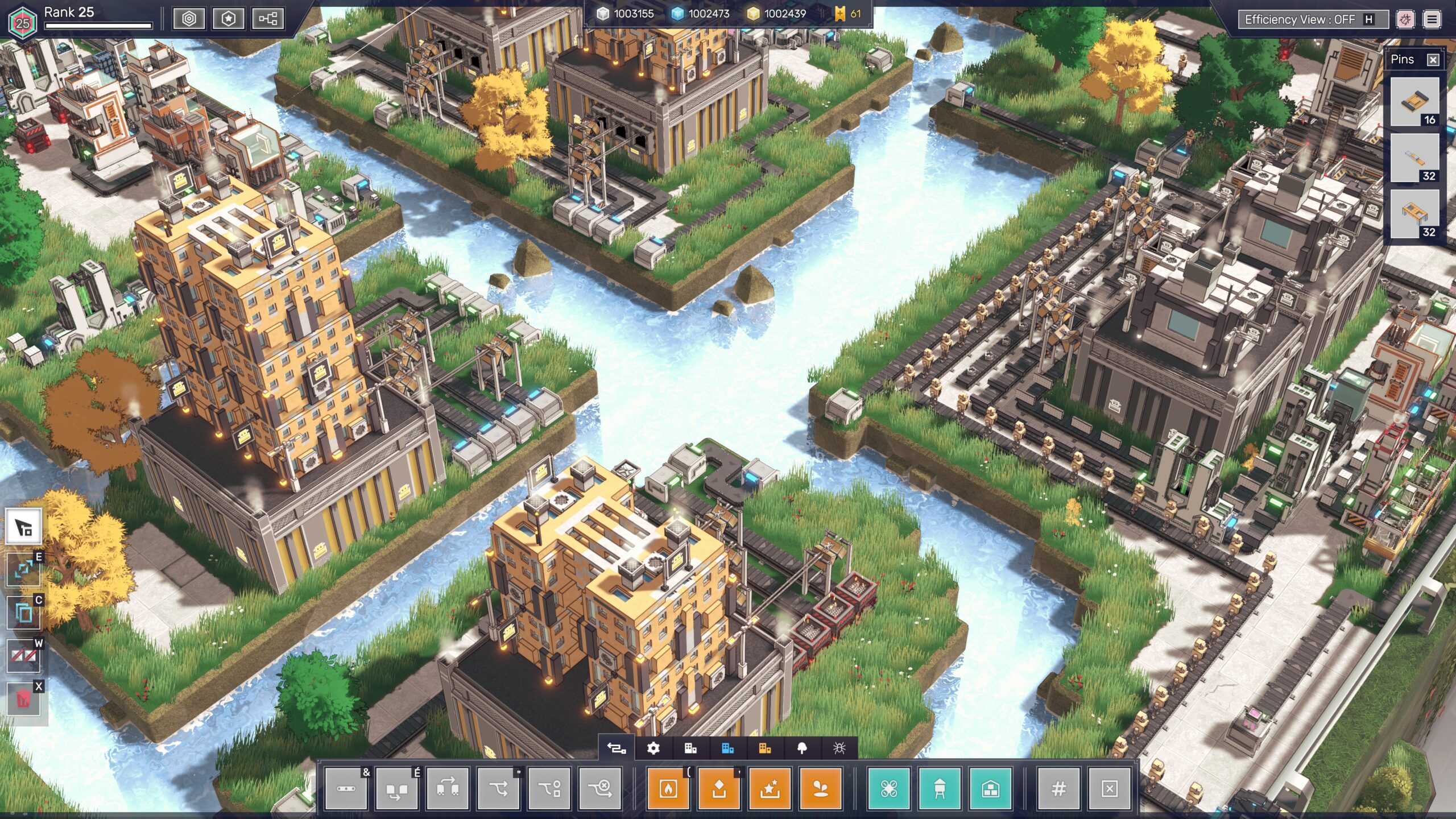The height and width of the screenshot is (819, 1456).
Task: Open the concentric hexagon goals button
Action: click(189, 19)
